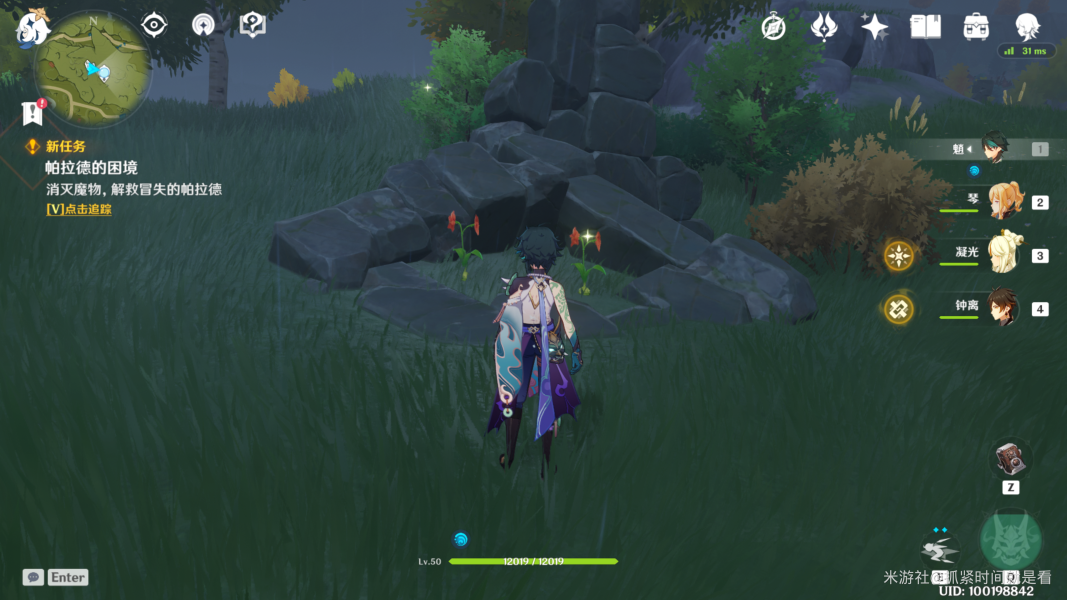The image size is (1067, 600).
Task: Open the backpack inventory
Action: click(976, 27)
